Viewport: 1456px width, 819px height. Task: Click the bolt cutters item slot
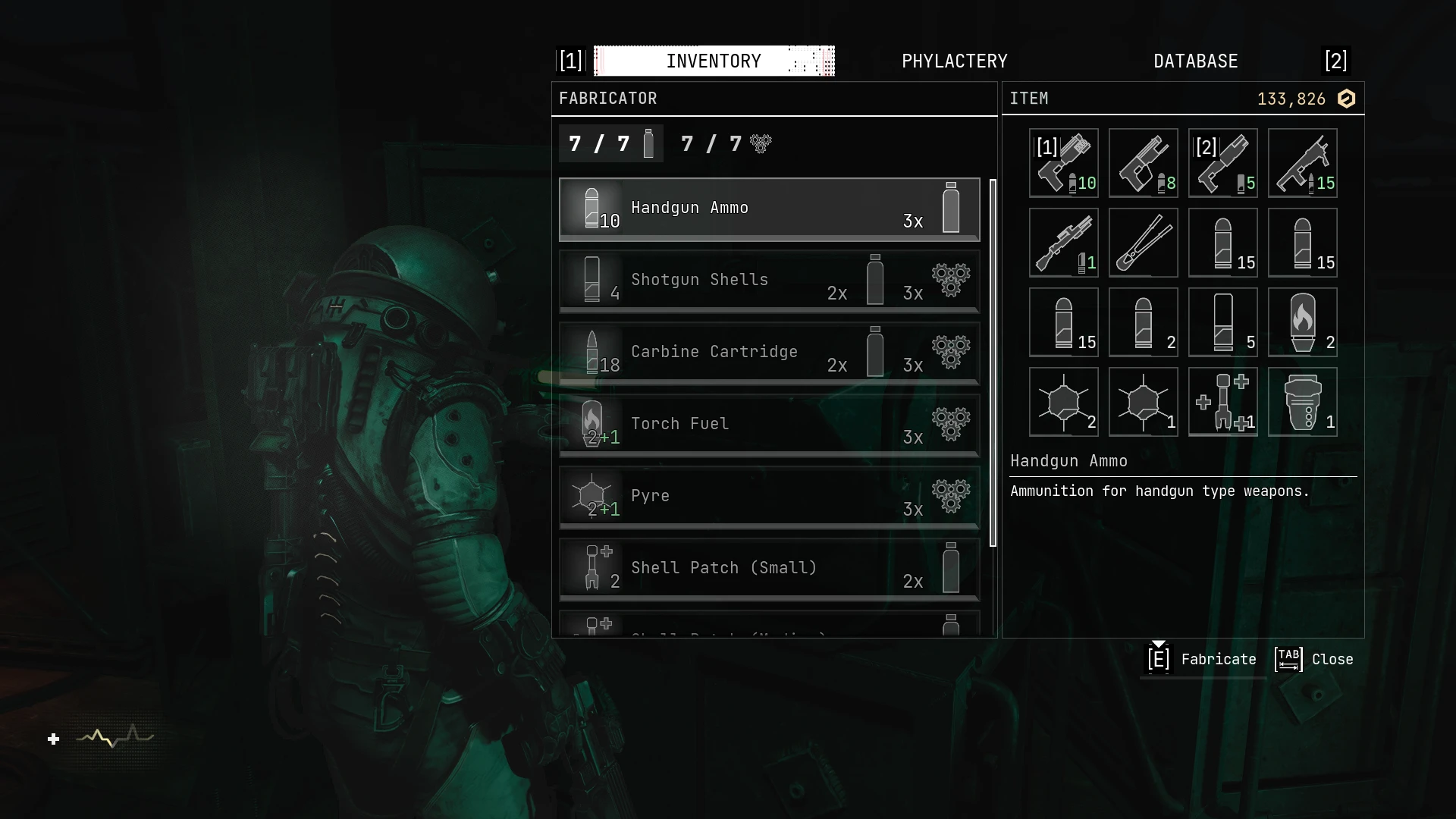click(x=1143, y=243)
